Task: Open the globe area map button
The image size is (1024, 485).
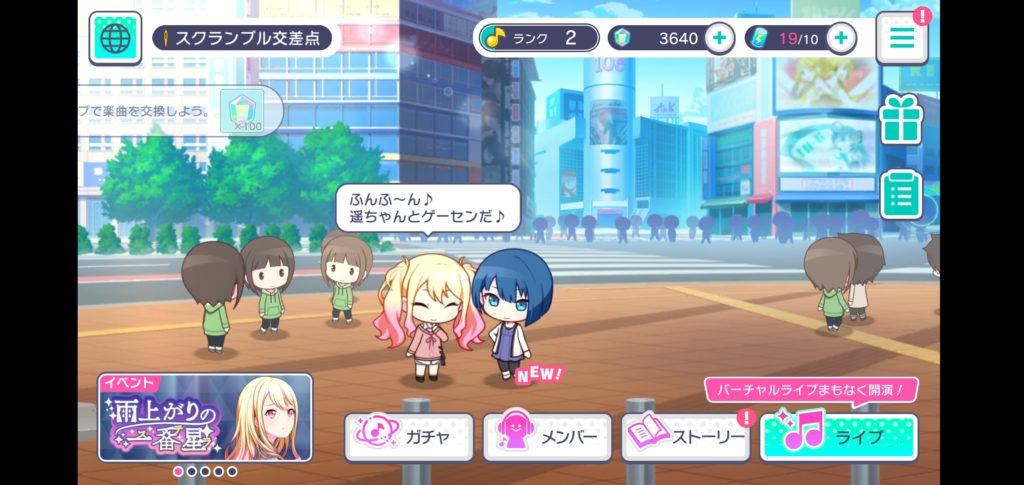Action: click(114, 38)
